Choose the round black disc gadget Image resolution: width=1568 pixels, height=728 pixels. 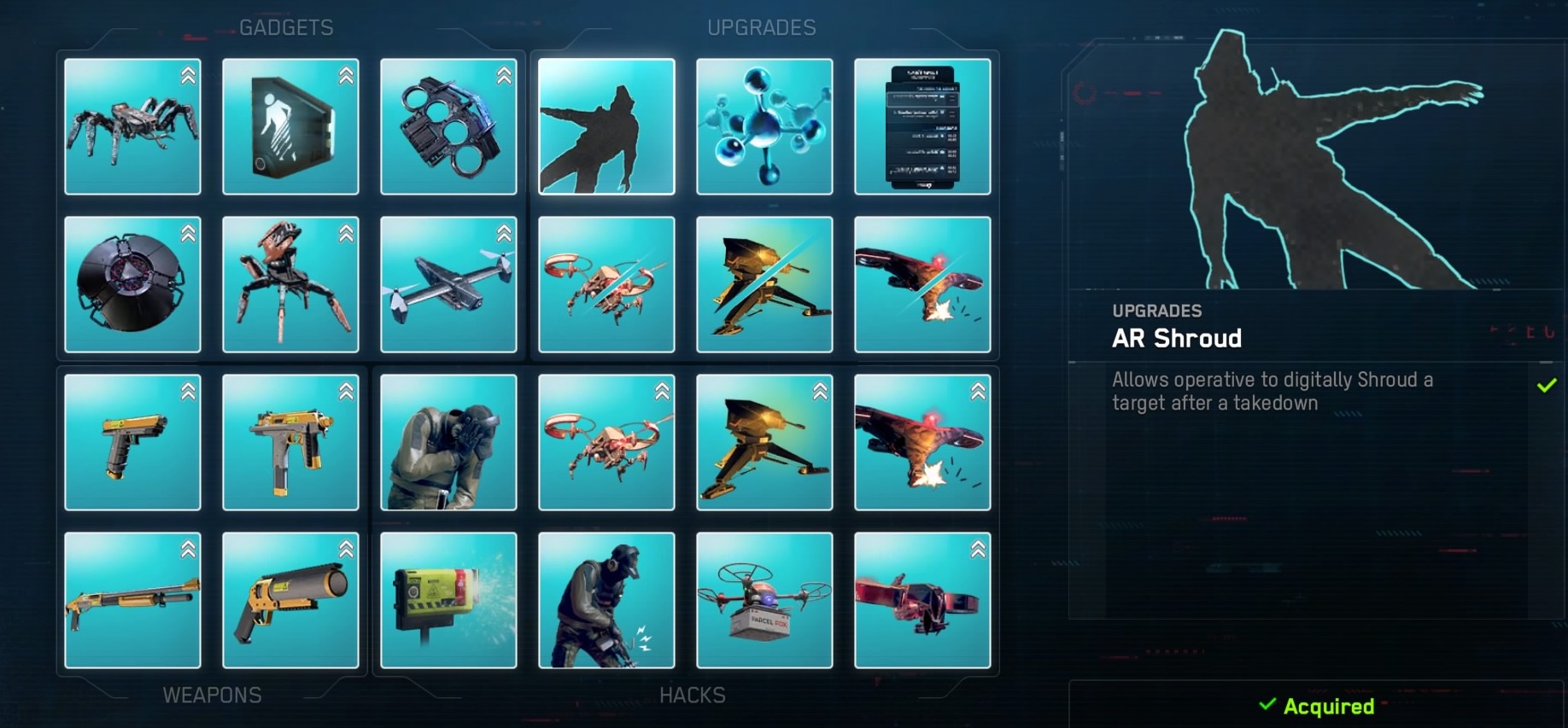point(132,284)
